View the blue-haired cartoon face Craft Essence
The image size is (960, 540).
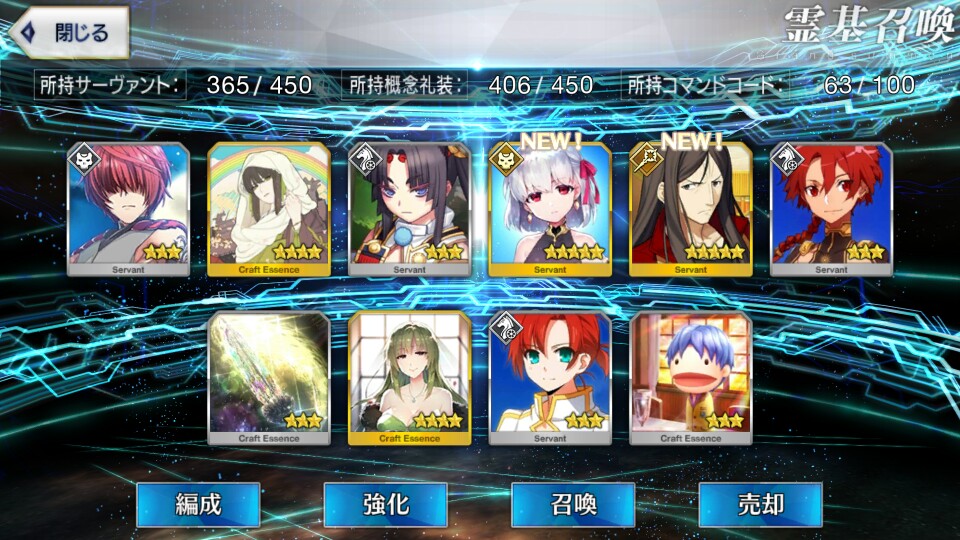pos(691,377)
